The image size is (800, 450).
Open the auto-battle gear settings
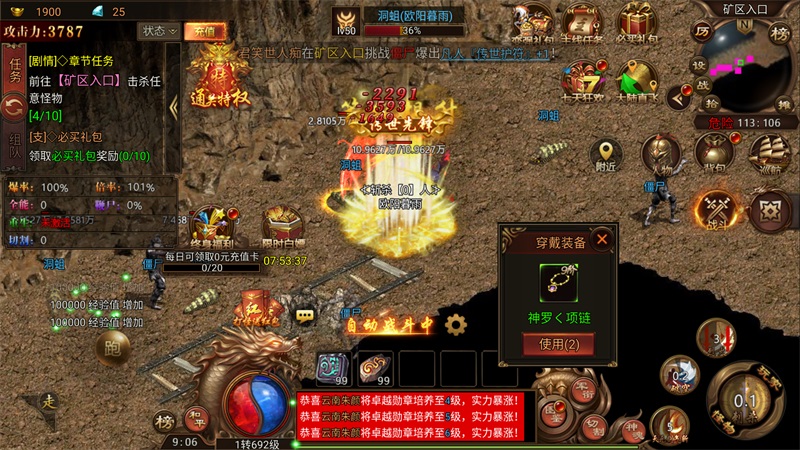[x=456, y=324]
